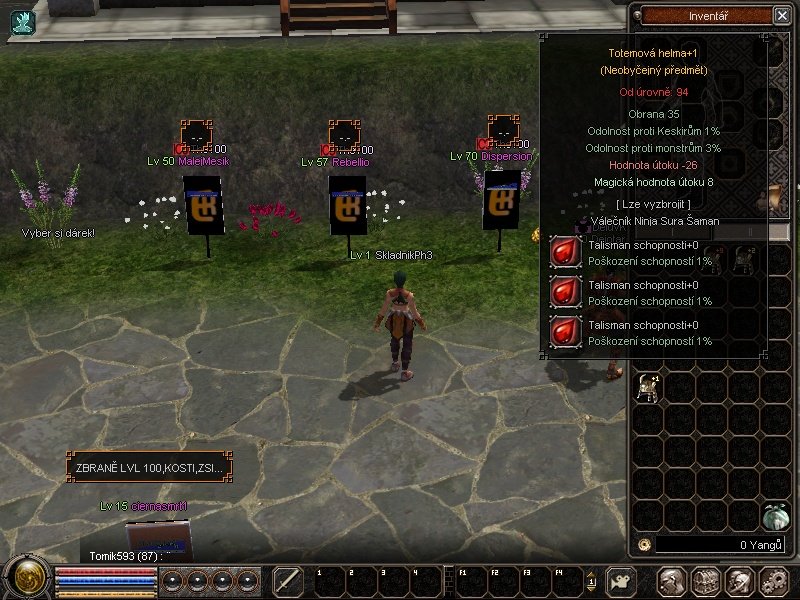Open the treasure chest inventory button
The width and height of the screenshot is (800, 600).
[x=706, y=581]
